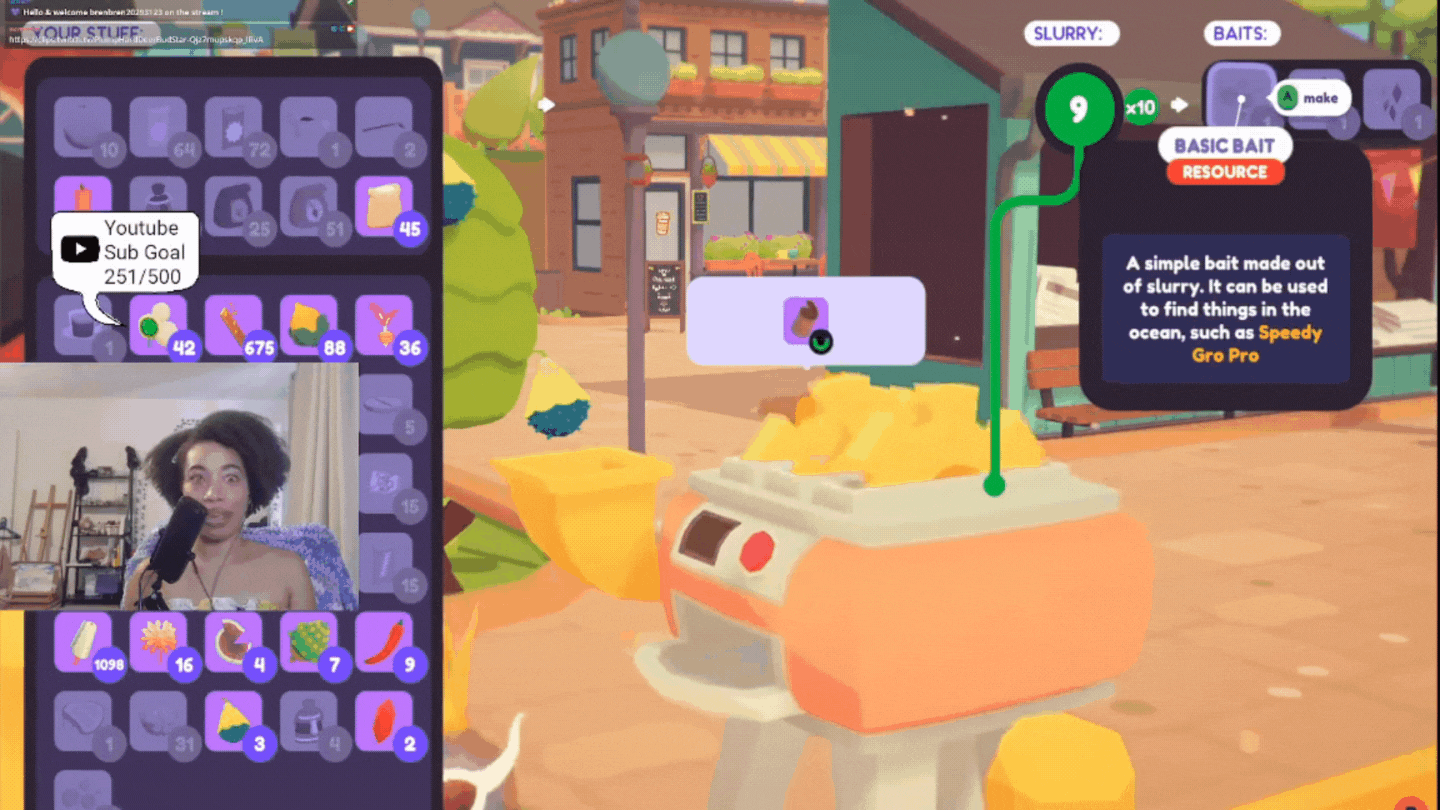Select the flour sack with 45
1440x810 pixels.
(x=384, y=207)
